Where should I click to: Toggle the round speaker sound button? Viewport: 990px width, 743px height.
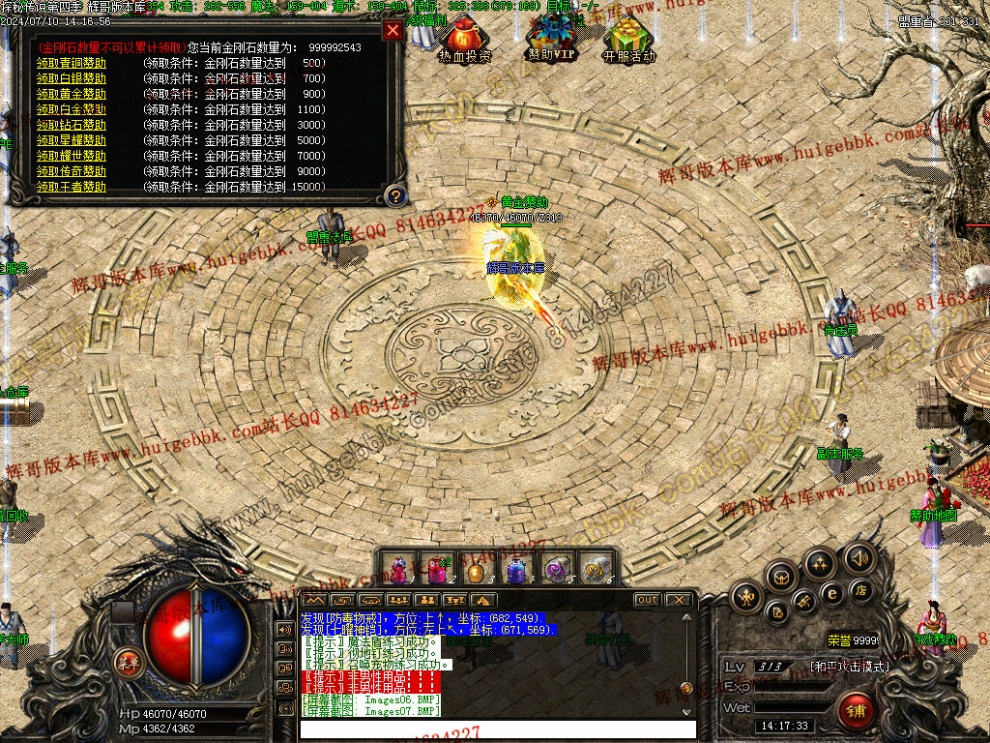point(859,558)
